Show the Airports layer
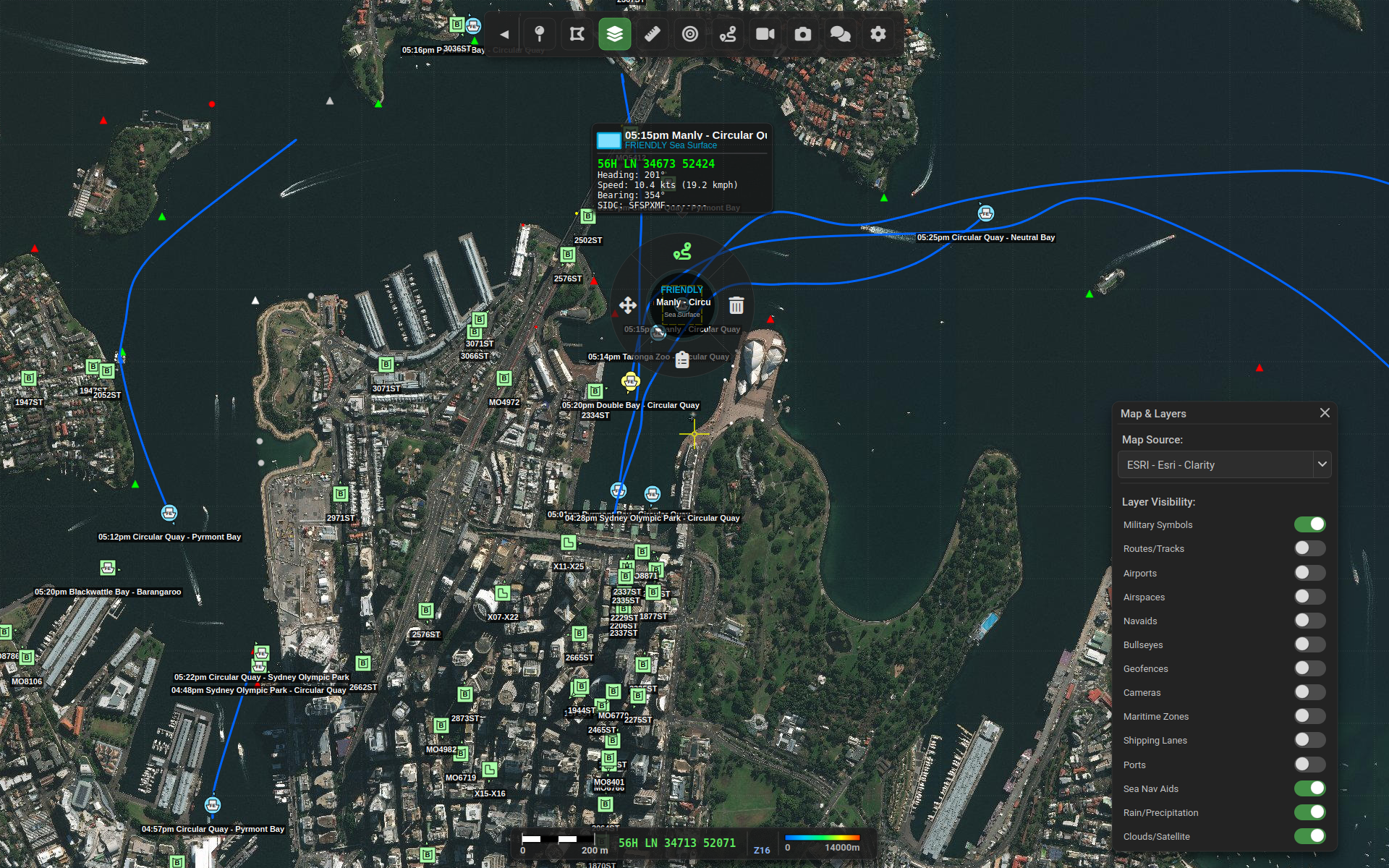This screenshot has height=868, width=1389. coord(1309,573)
